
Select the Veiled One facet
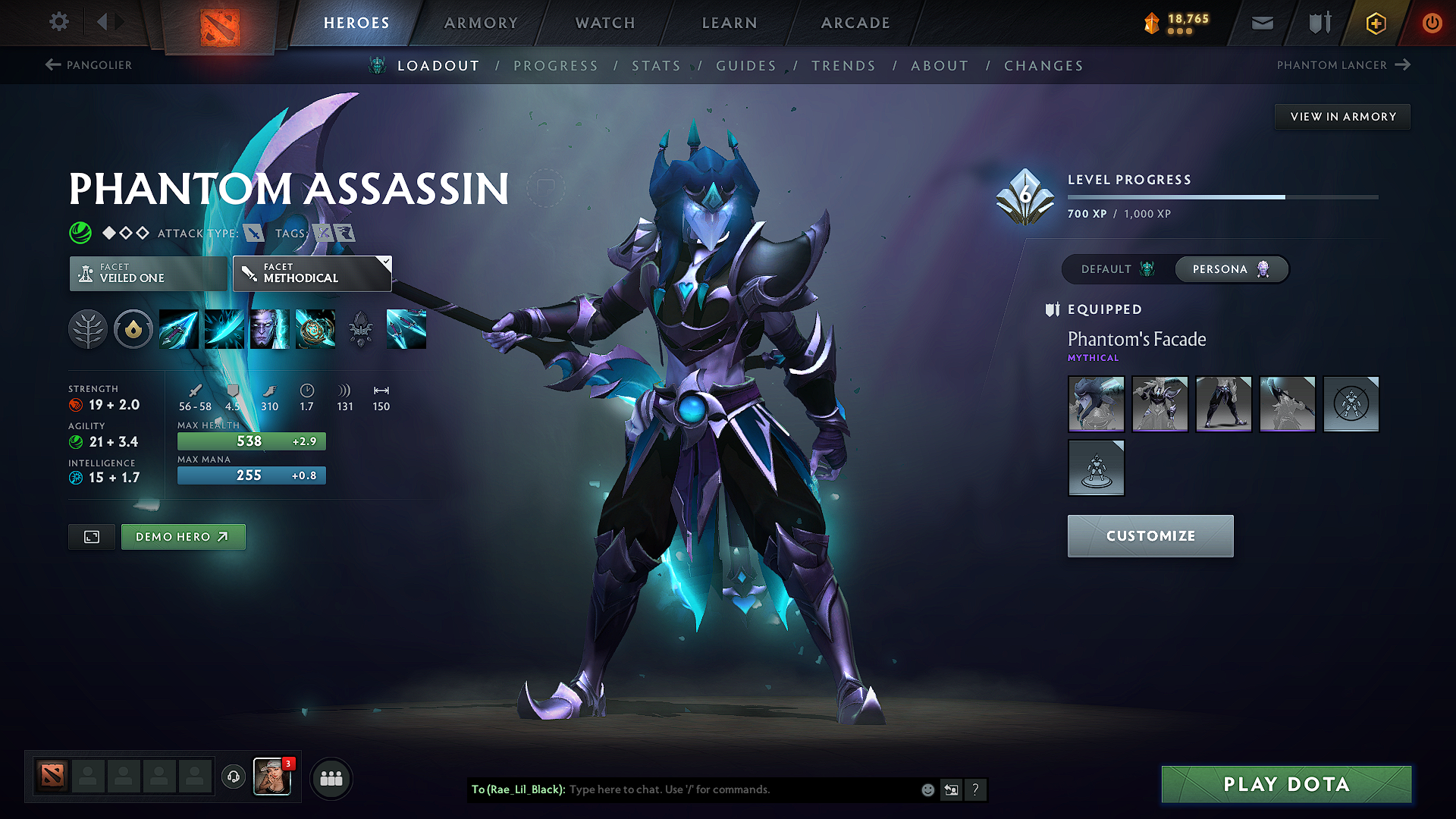point(148,273)
